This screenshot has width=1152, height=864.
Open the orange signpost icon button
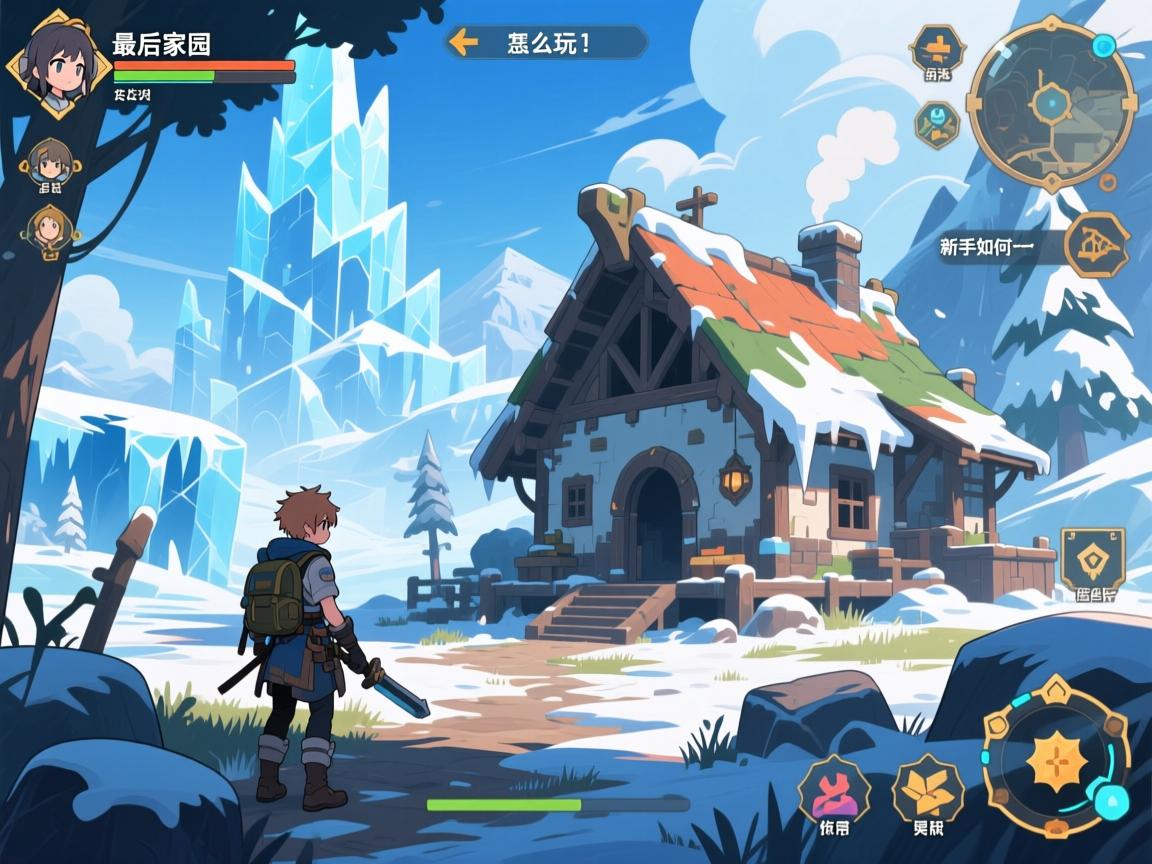click(x=937, y=48)
